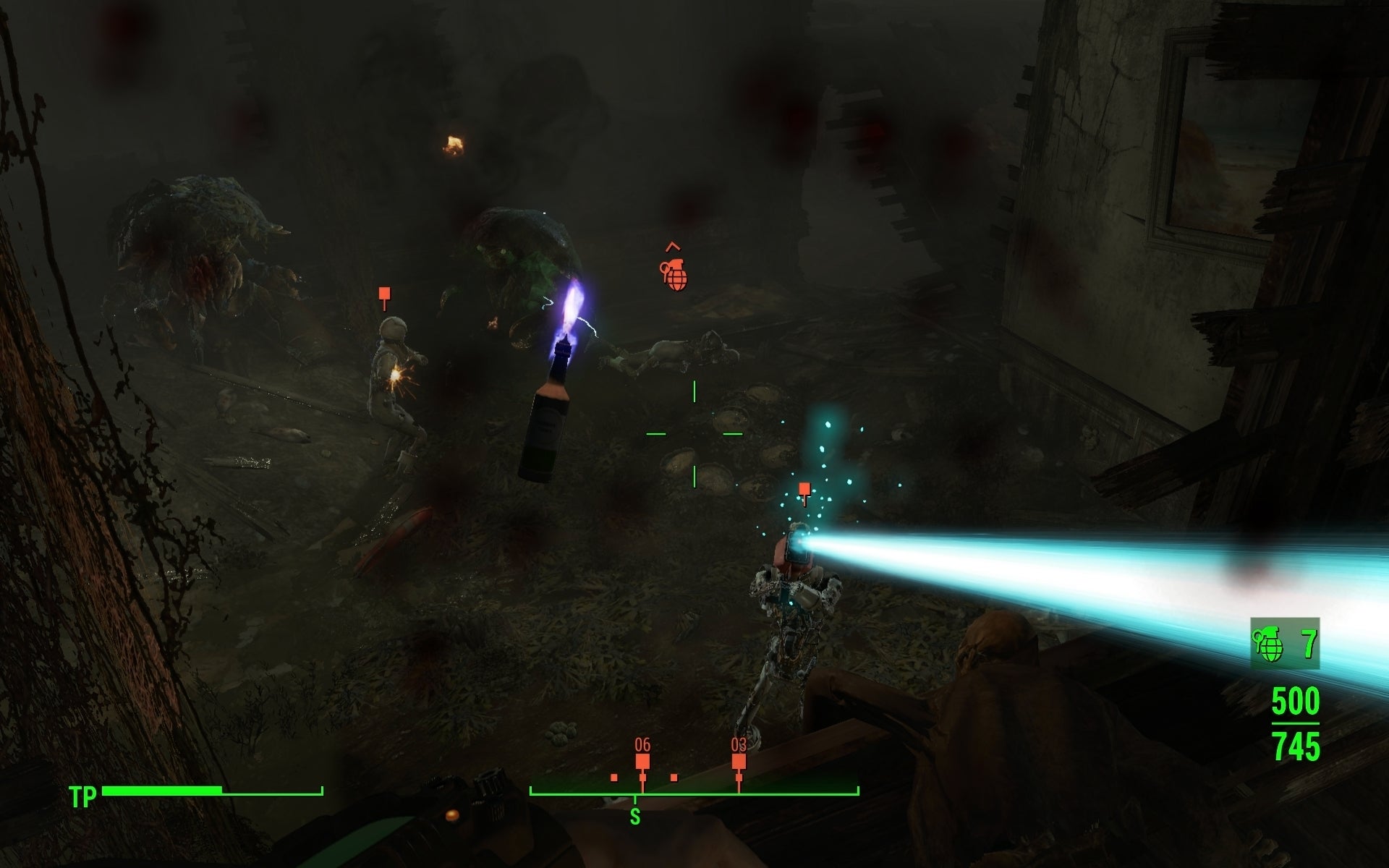Click the red enemy marker above the synth
1389x868 pixels.
[x=384, y=294]
